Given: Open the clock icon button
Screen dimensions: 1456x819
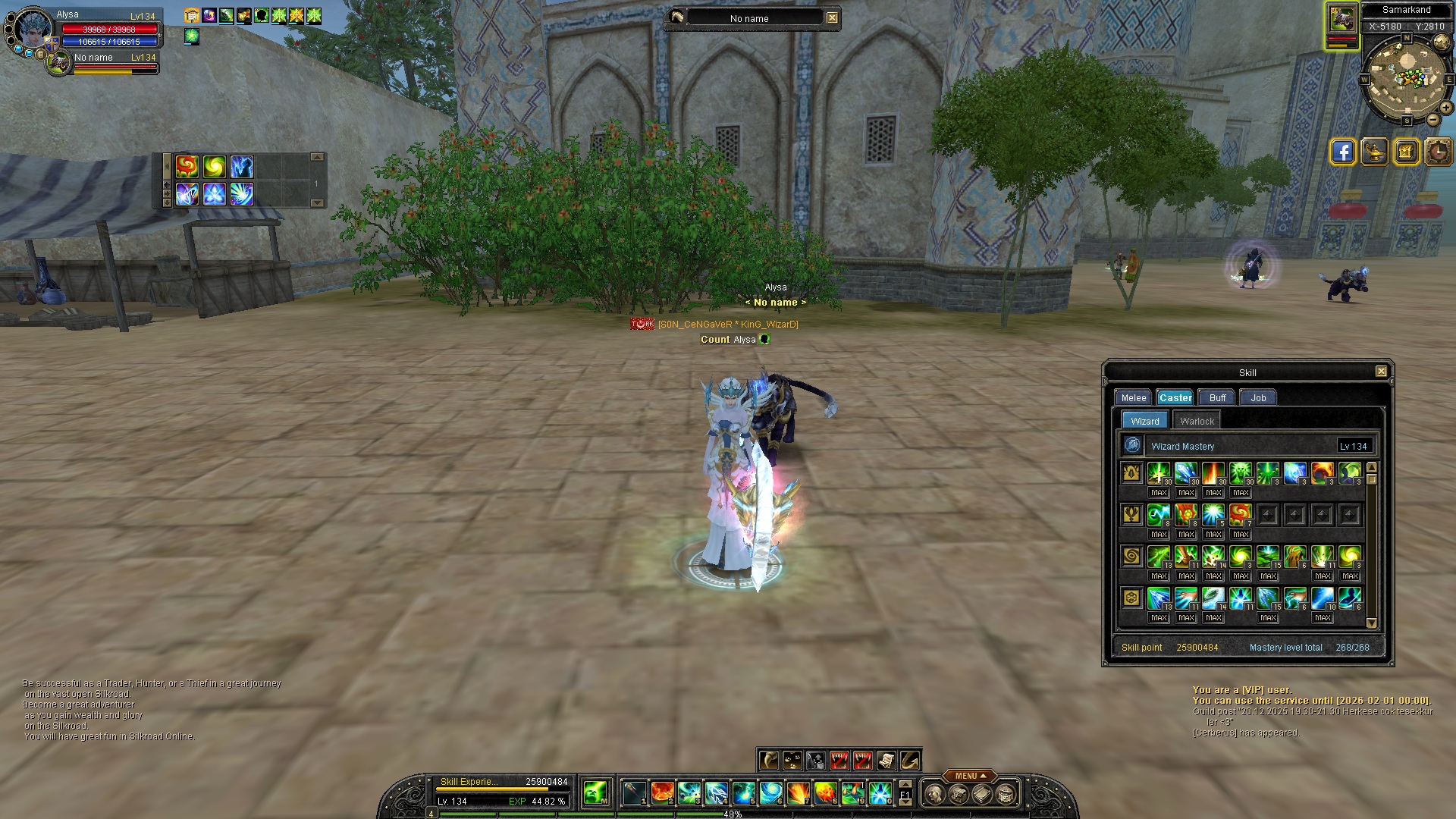Looking at the screenshot, I should pyautogui.click(x=1438, y=152).
